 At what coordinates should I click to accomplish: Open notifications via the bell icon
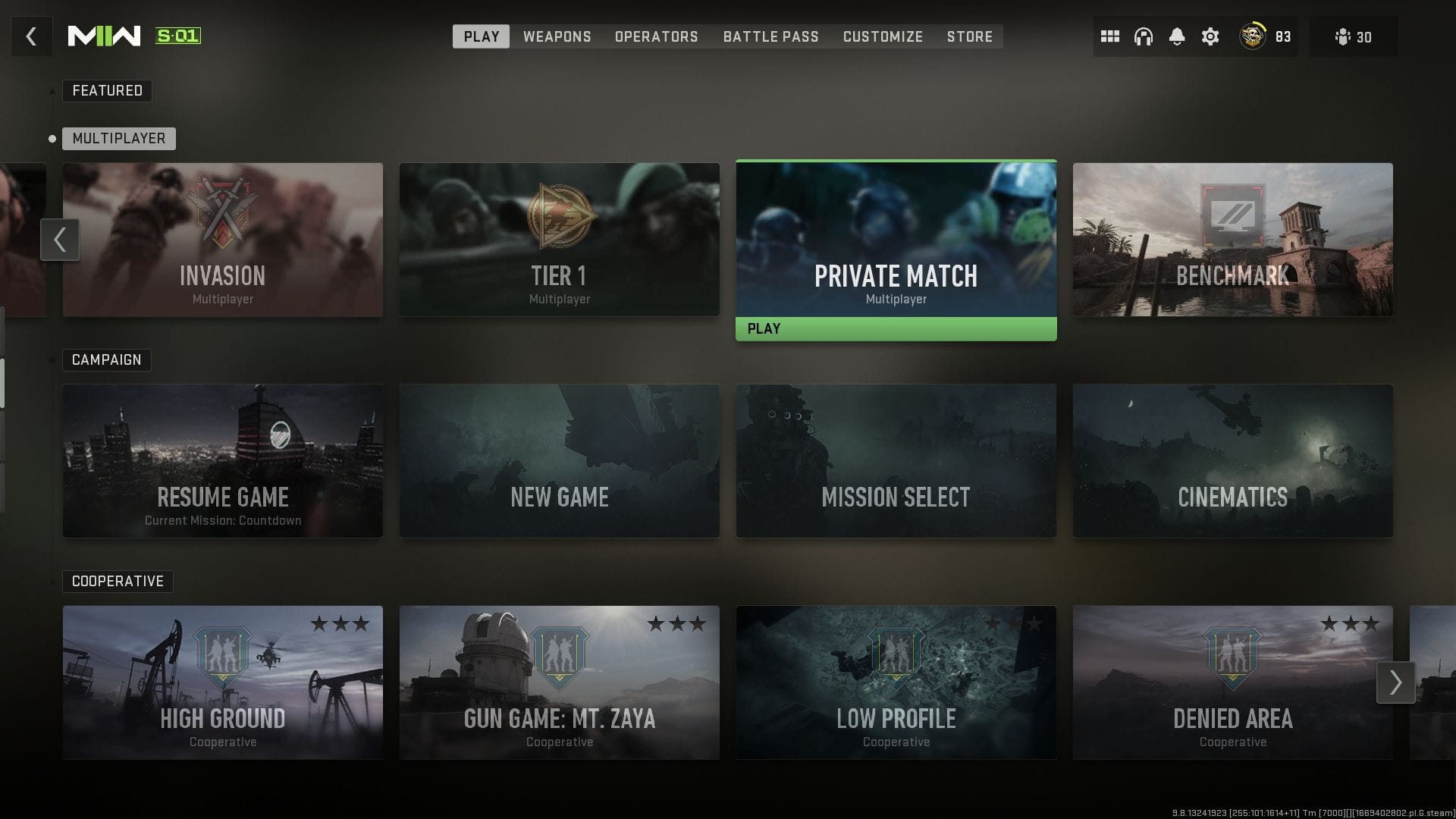pos(1178,36)
